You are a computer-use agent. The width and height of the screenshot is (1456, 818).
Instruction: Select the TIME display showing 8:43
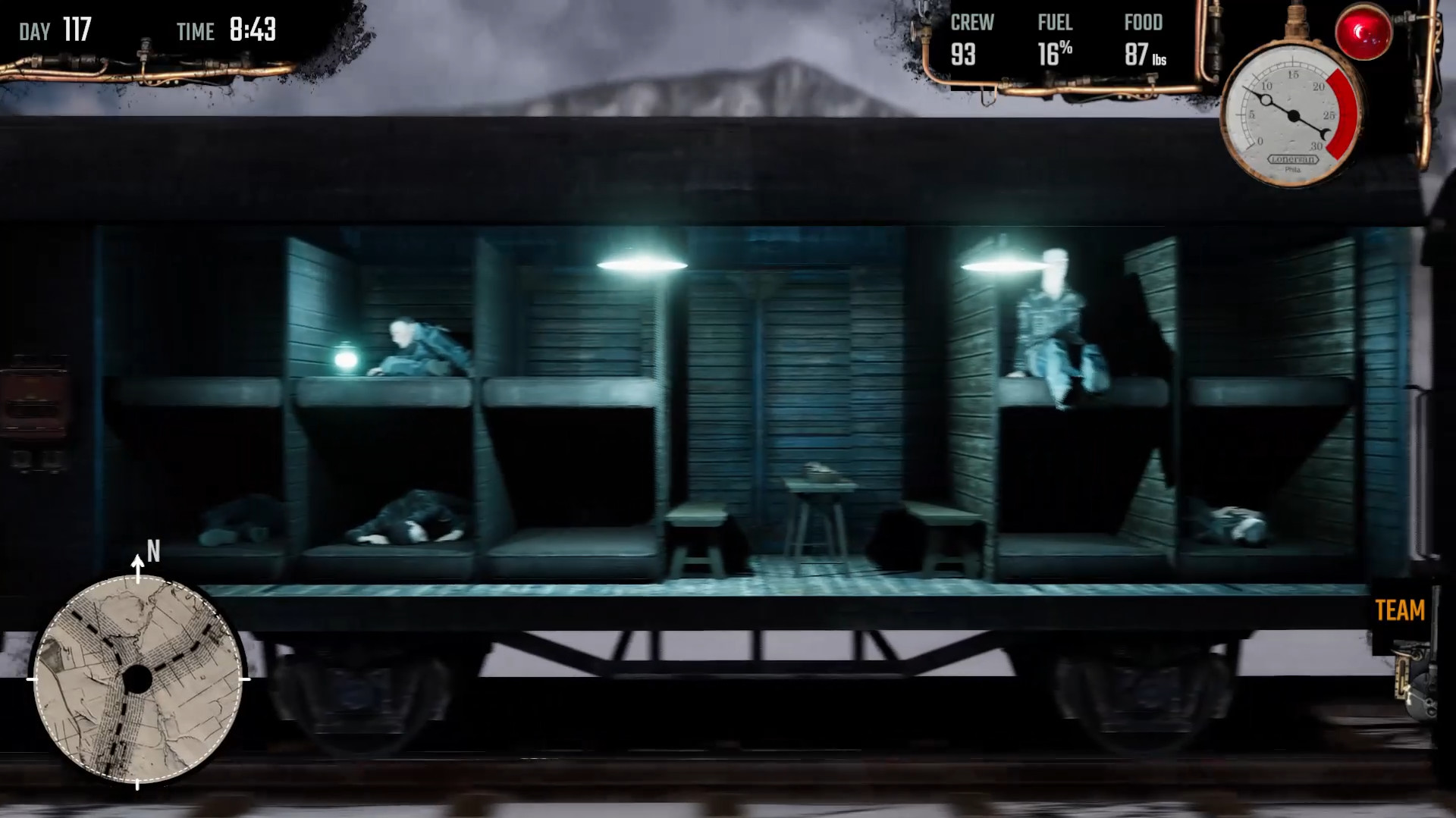227,31
